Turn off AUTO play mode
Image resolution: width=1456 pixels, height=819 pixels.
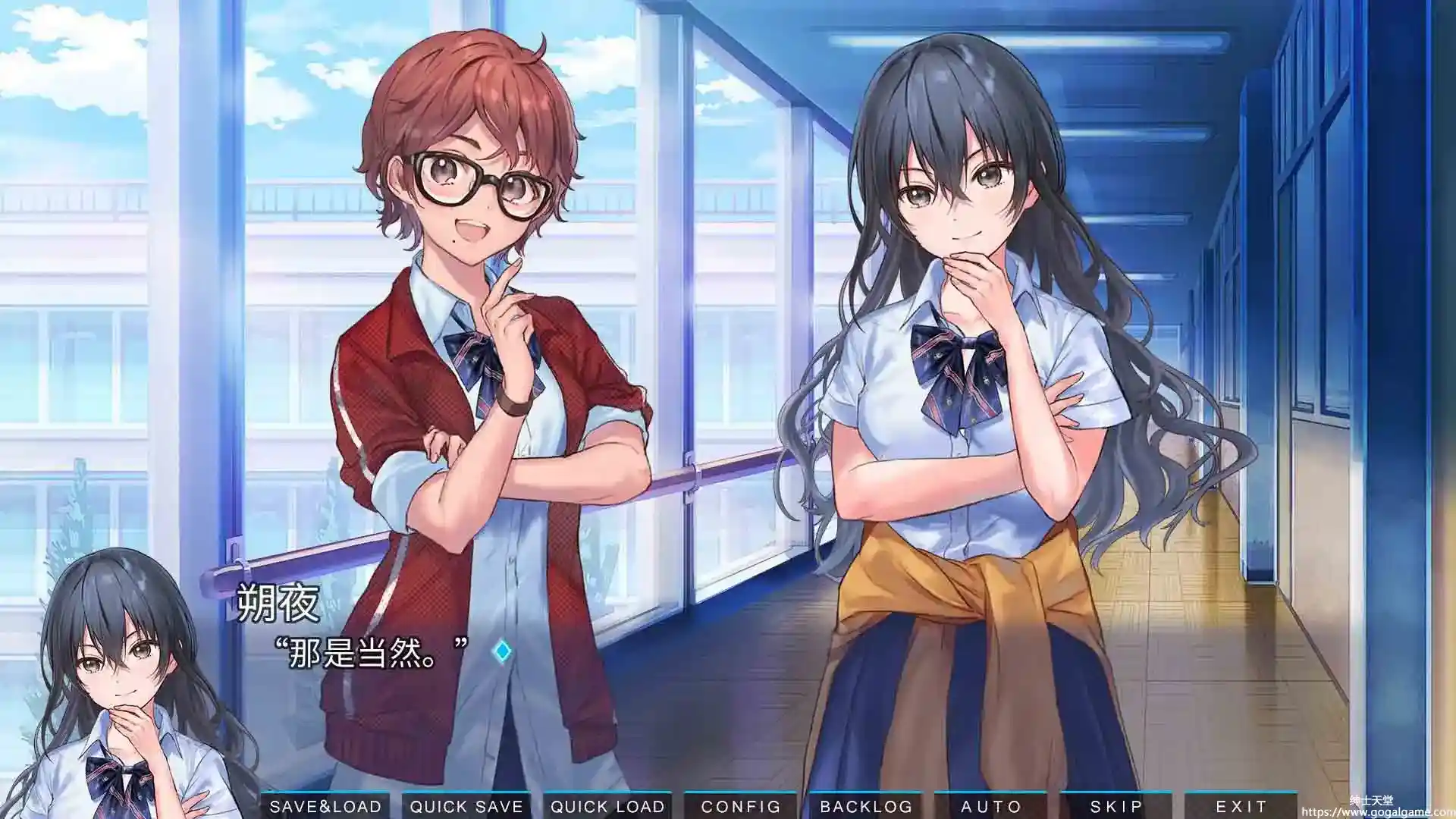(990, 806)
